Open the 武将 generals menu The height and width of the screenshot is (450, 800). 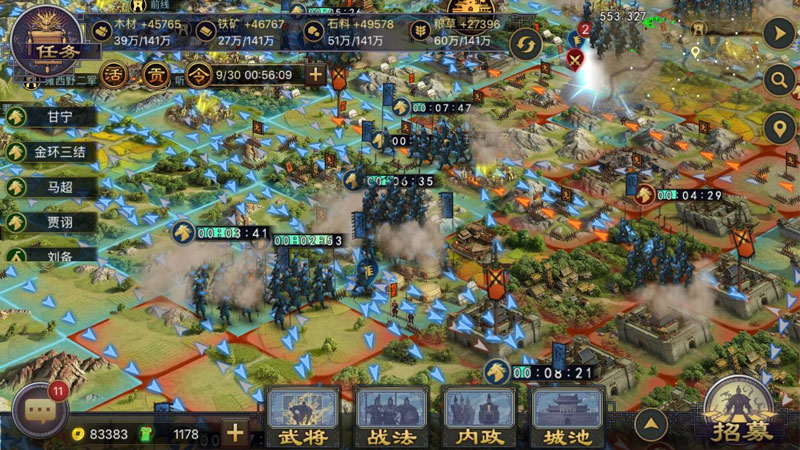pyautogui.click(x=304, y=418)
